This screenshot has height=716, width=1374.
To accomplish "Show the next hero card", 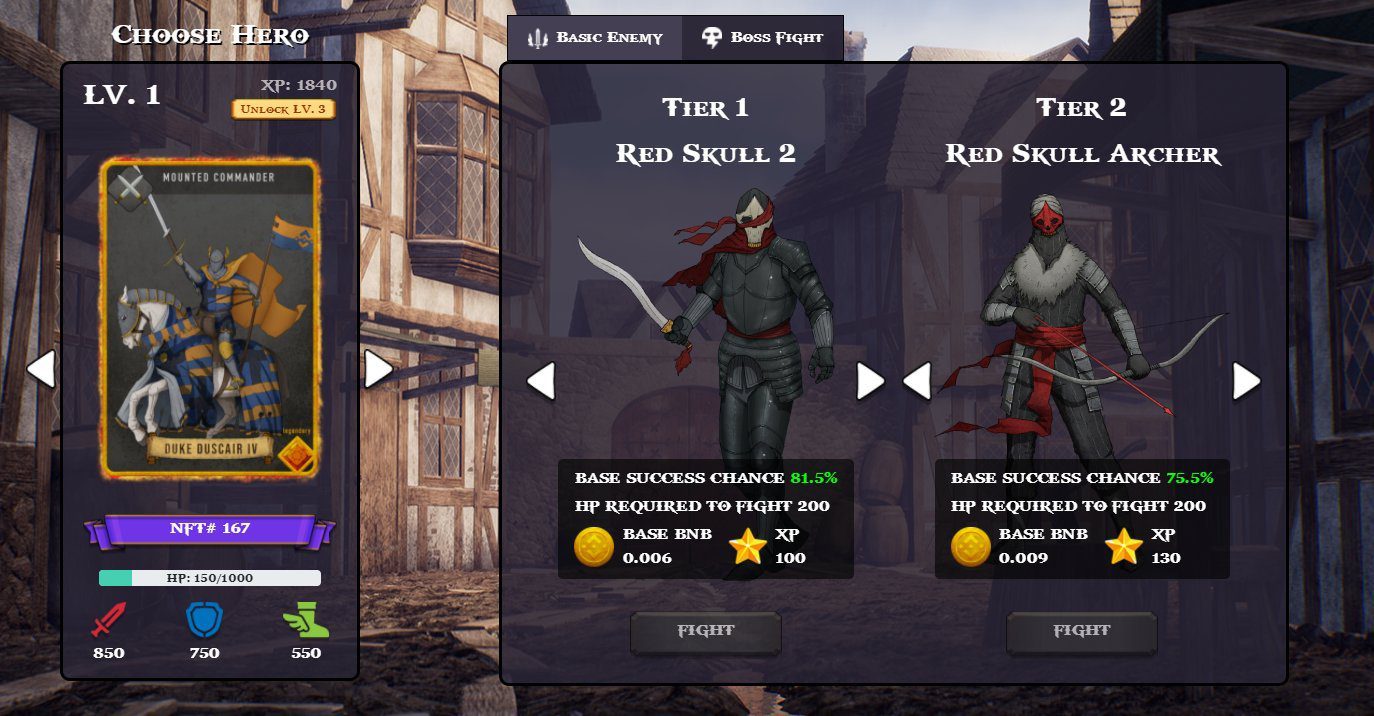I will pyautogui.click(x=378, y=369).
